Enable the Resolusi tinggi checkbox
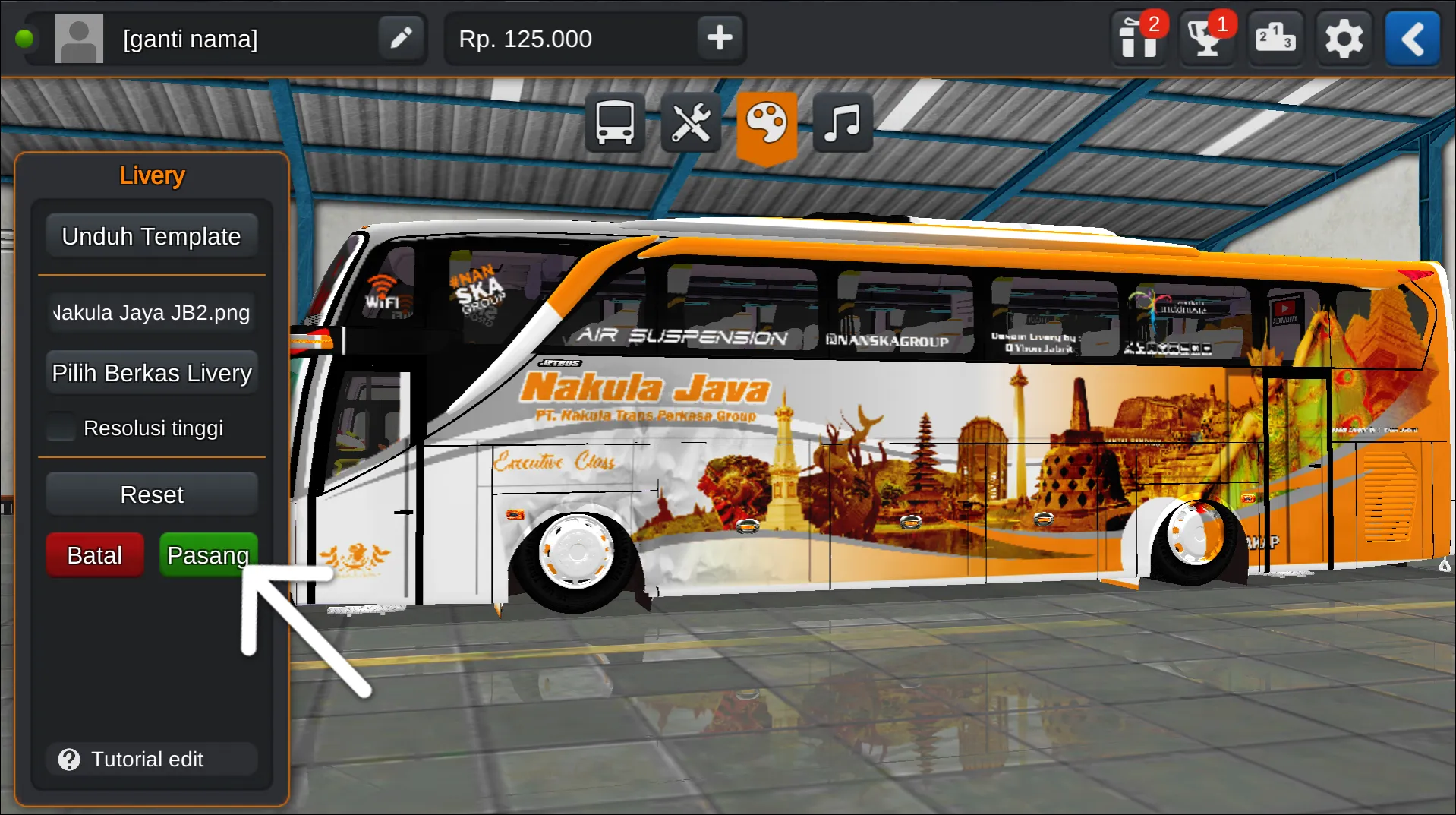 [x=60, y=427]
